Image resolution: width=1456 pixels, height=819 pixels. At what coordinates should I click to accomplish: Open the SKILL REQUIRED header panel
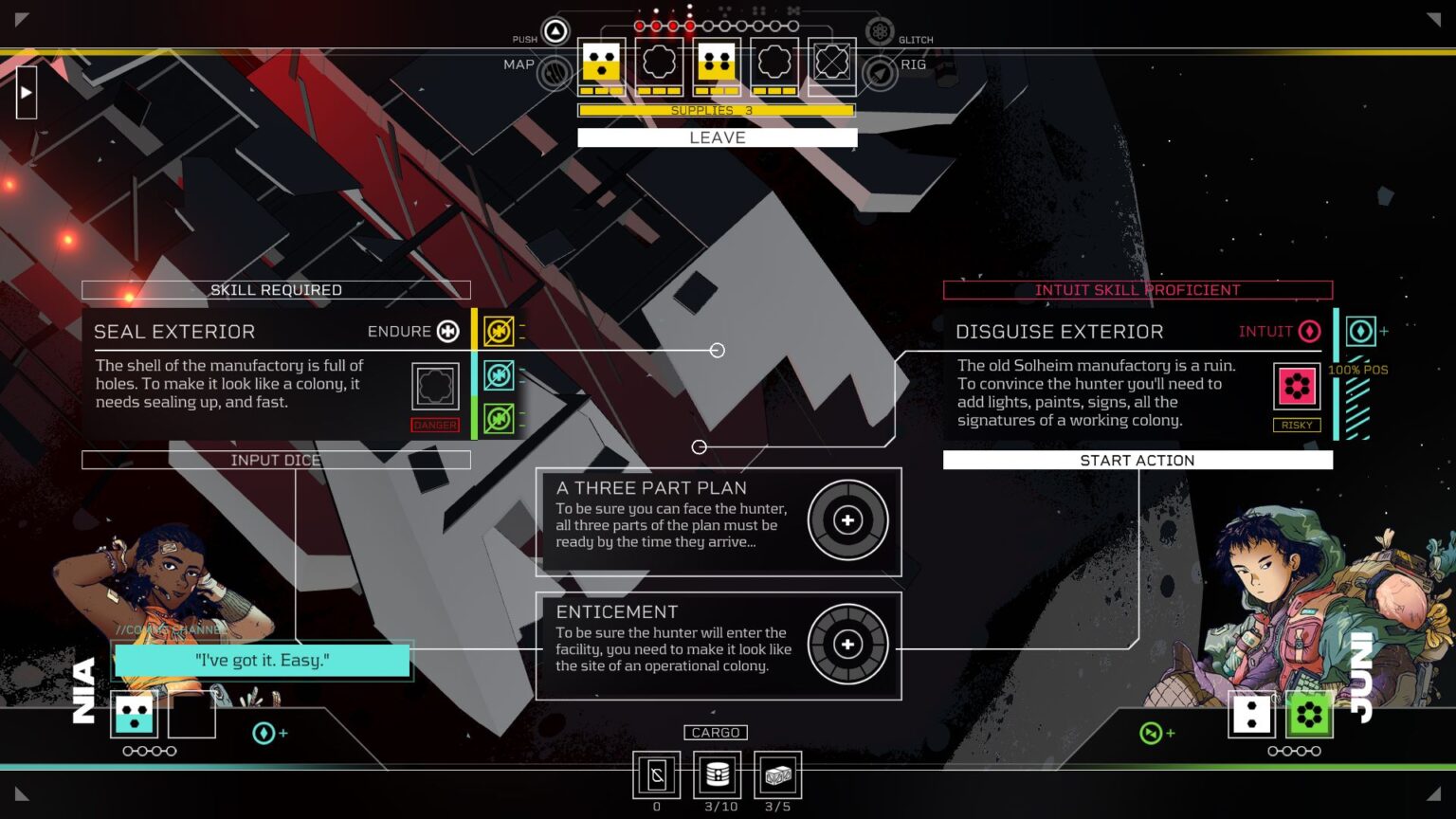pyautogui.click(x=276, y=290)
